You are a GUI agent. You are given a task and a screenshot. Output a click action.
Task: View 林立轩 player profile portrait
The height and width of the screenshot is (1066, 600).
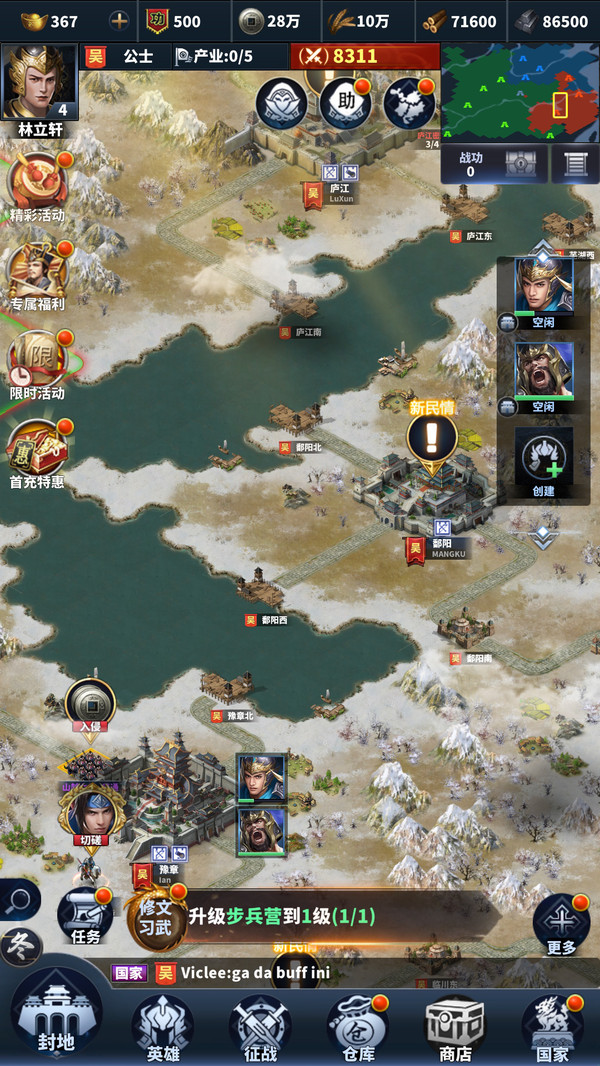pyautogui.click(x=40, y=82)
